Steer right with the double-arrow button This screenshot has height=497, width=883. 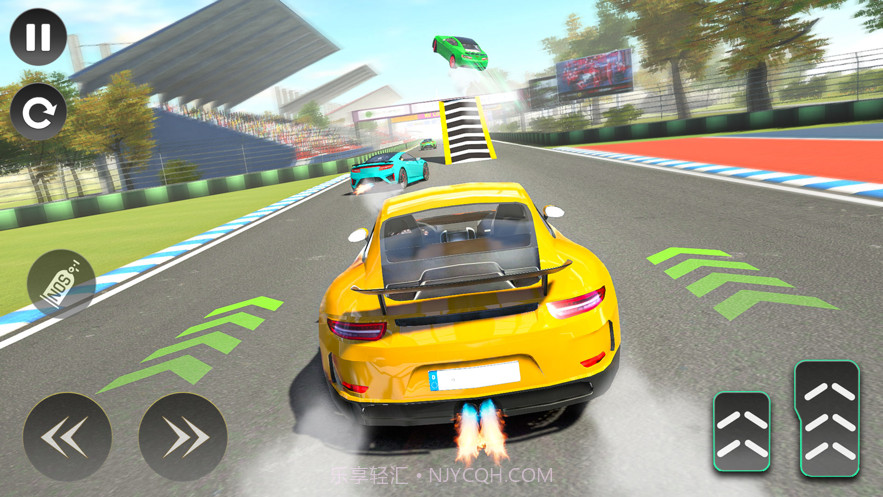[183, 437]
